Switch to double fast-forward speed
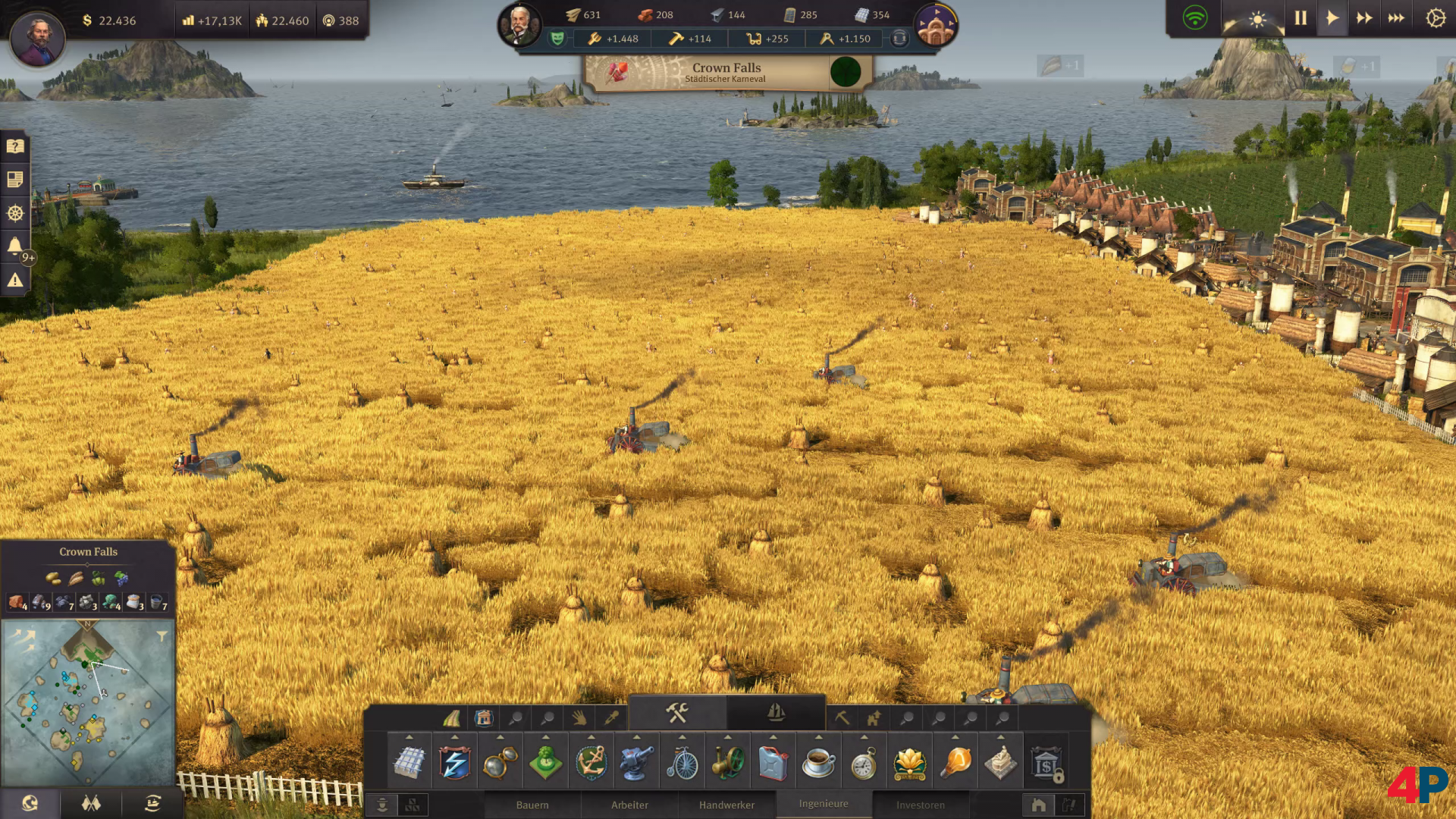 point(1364,18)
